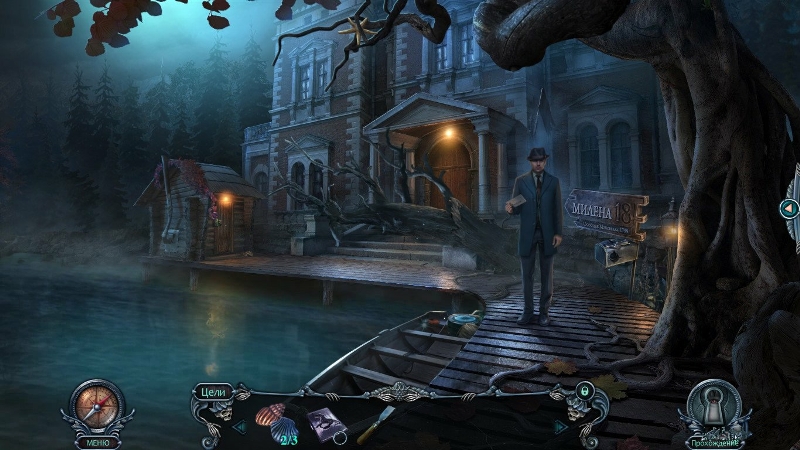Image resolution: width=800 pixels, height=450 pixels.
Task: Select the seashells item in inventory
Action: [272, 415]
